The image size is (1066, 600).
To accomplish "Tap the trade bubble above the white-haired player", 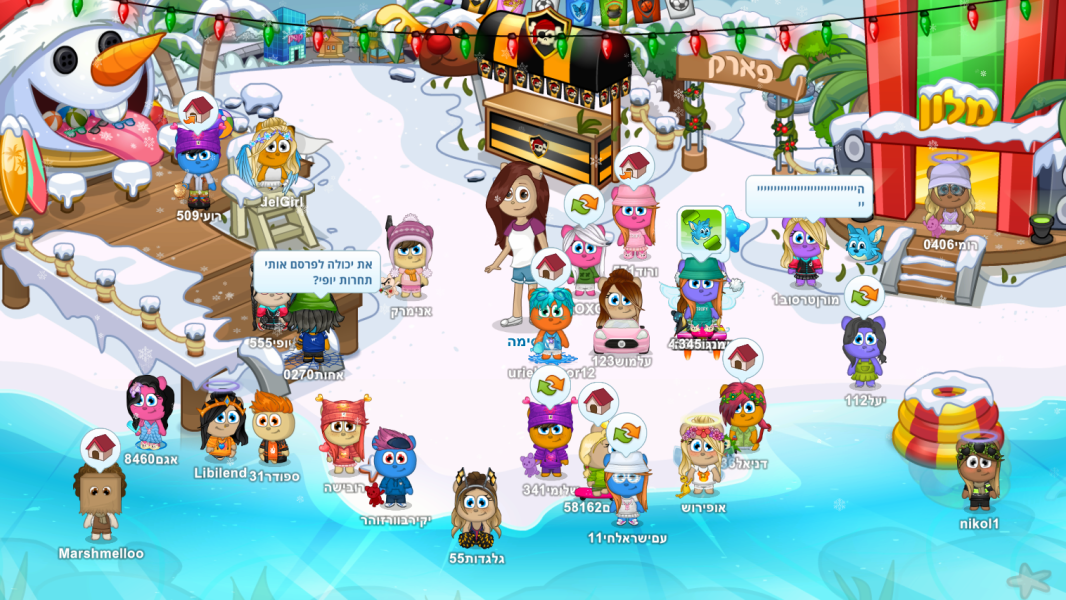I will click(583, 204).
